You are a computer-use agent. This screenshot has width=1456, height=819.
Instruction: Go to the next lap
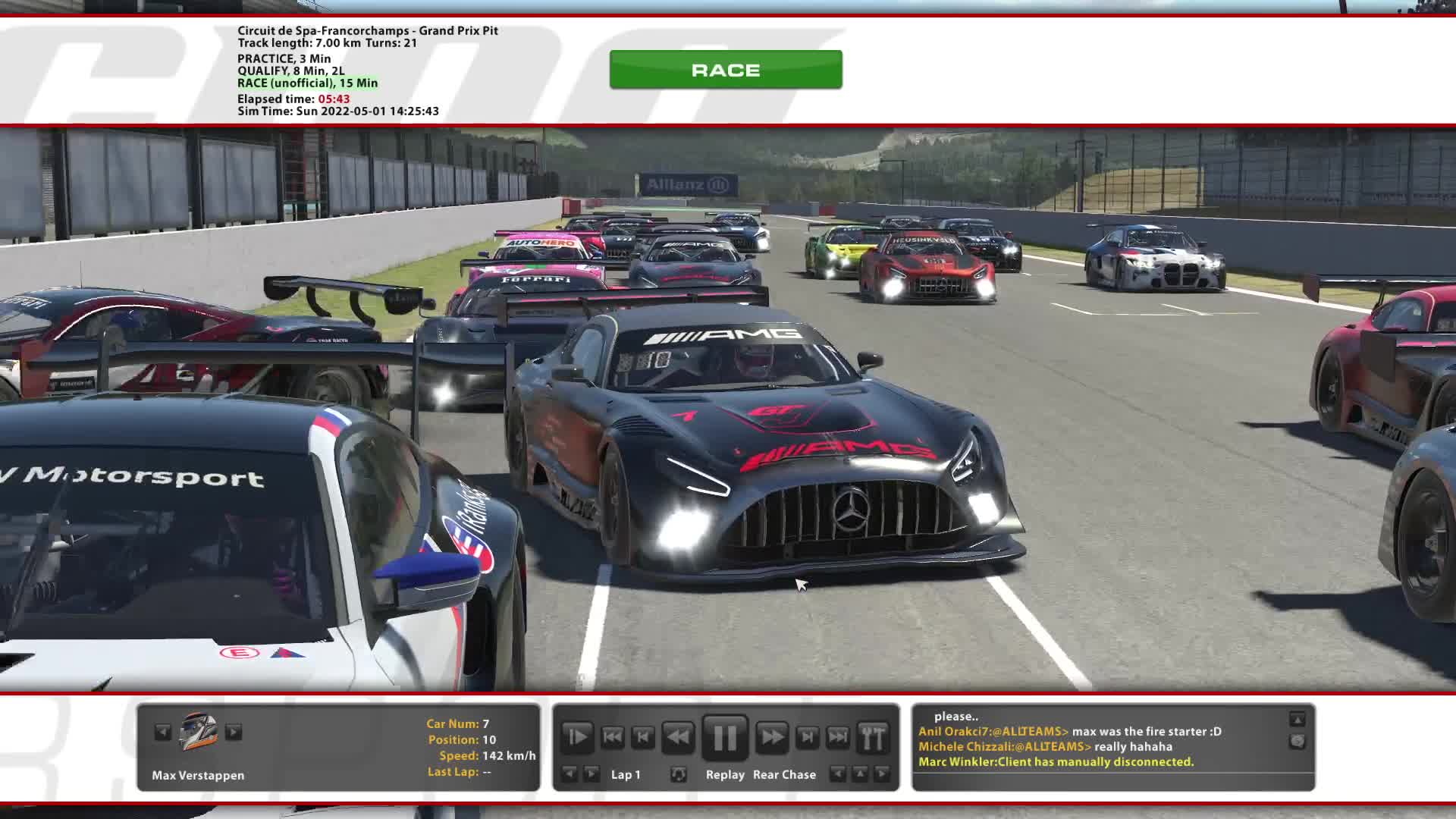pyautogui.click(x=591, y=774)
